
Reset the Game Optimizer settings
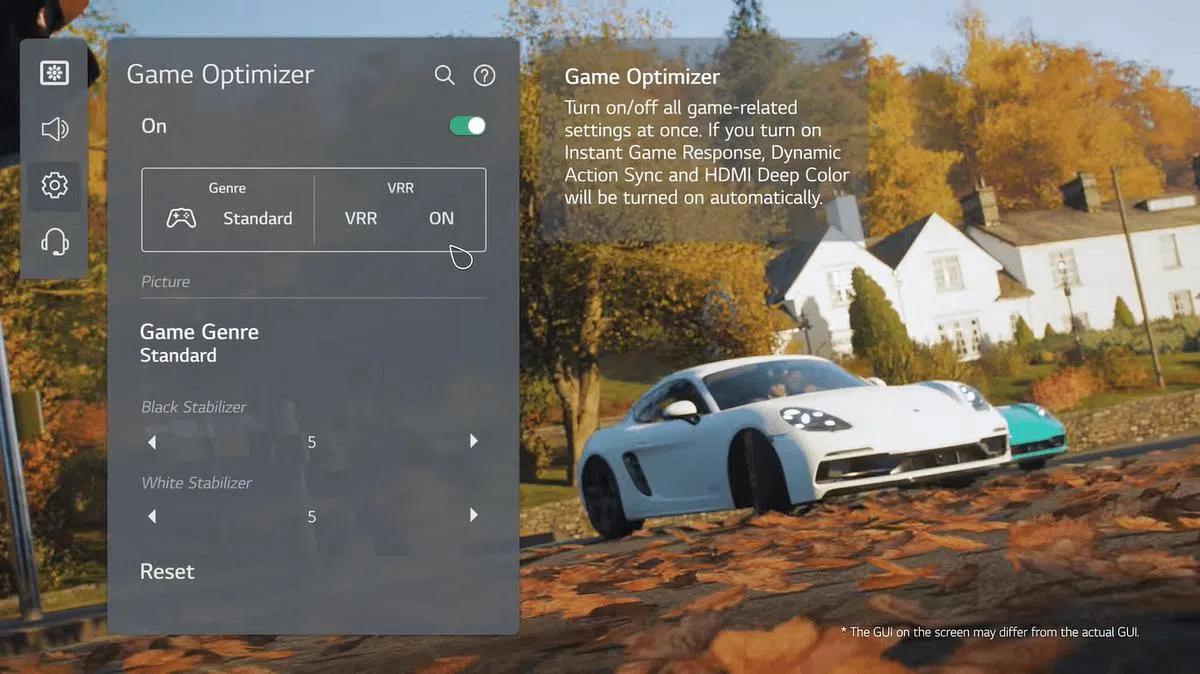click(167, 572)
